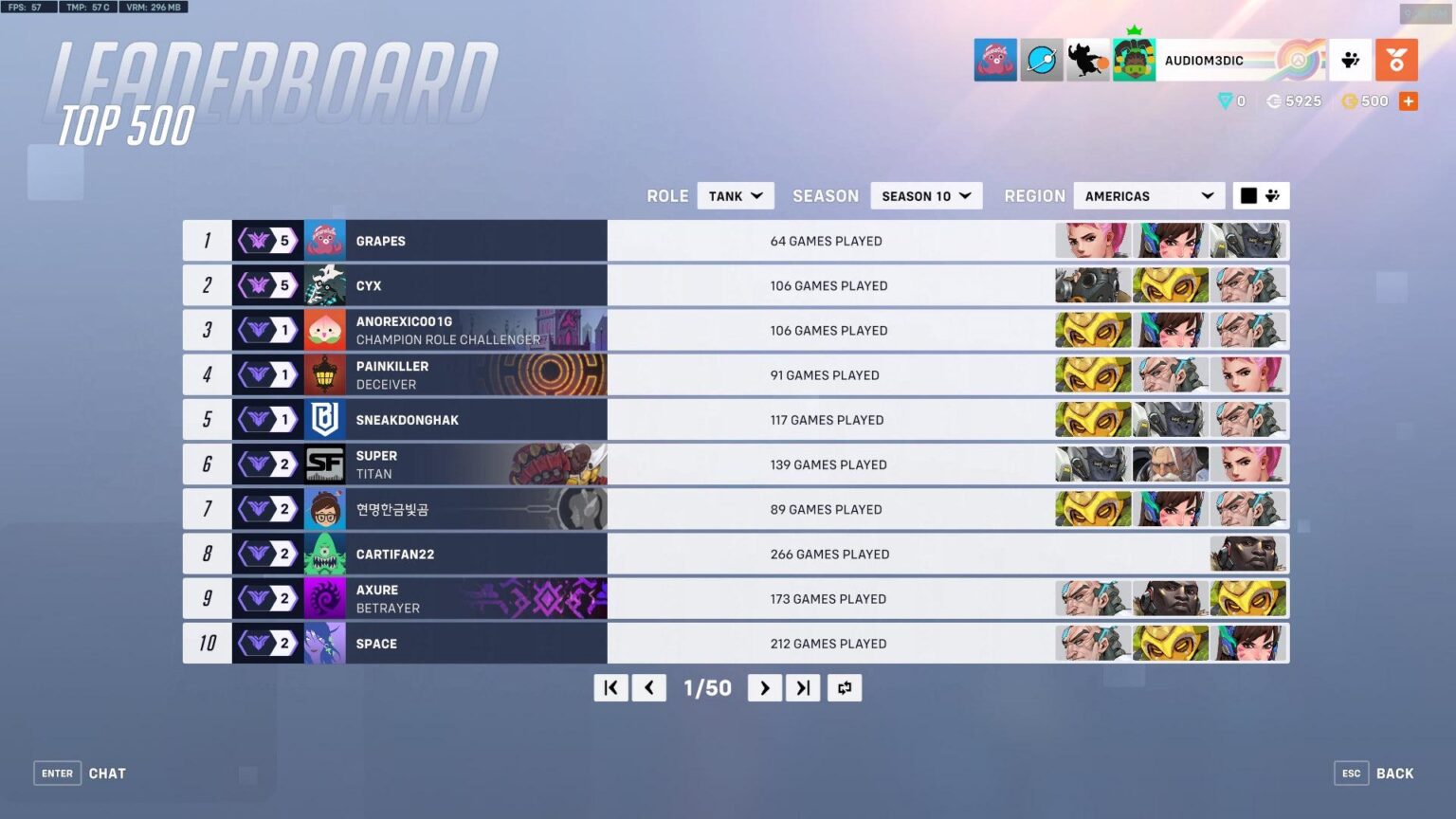
Task: Open the Role dropdown showing TANK
Action: [x=735, y=195]
